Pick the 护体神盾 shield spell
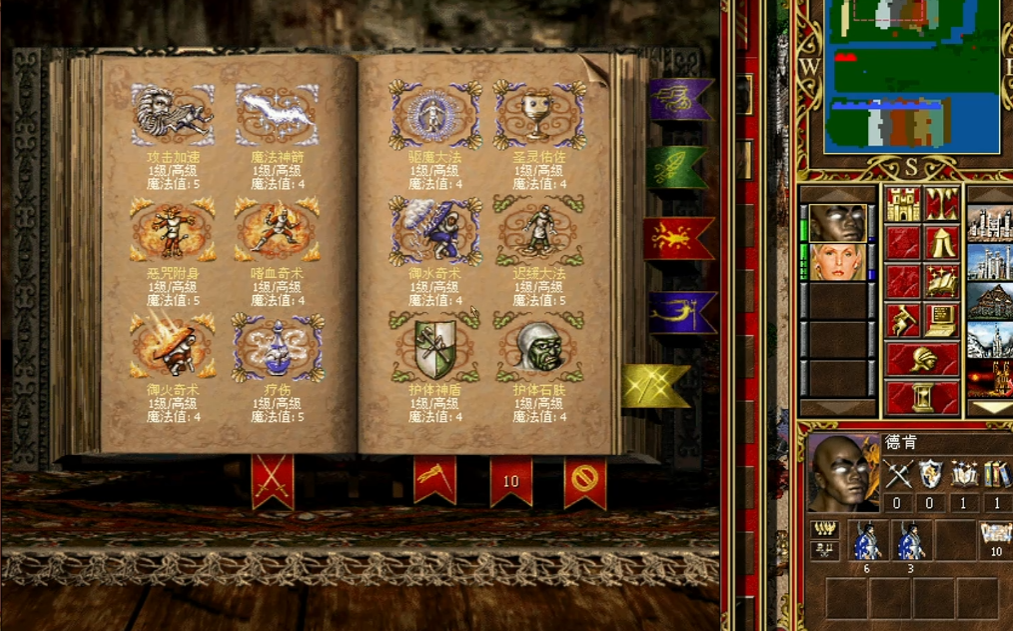The height and width of the screenshot is (631, 1013). click(435, 347)
